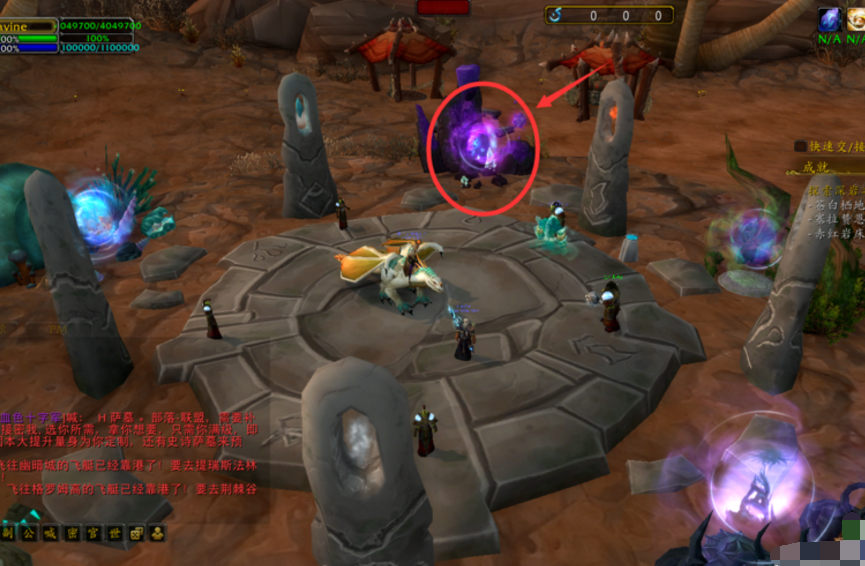Select the golden swirl buff icon
Screen dimensions: 865x566
click(x=856, y=19)
